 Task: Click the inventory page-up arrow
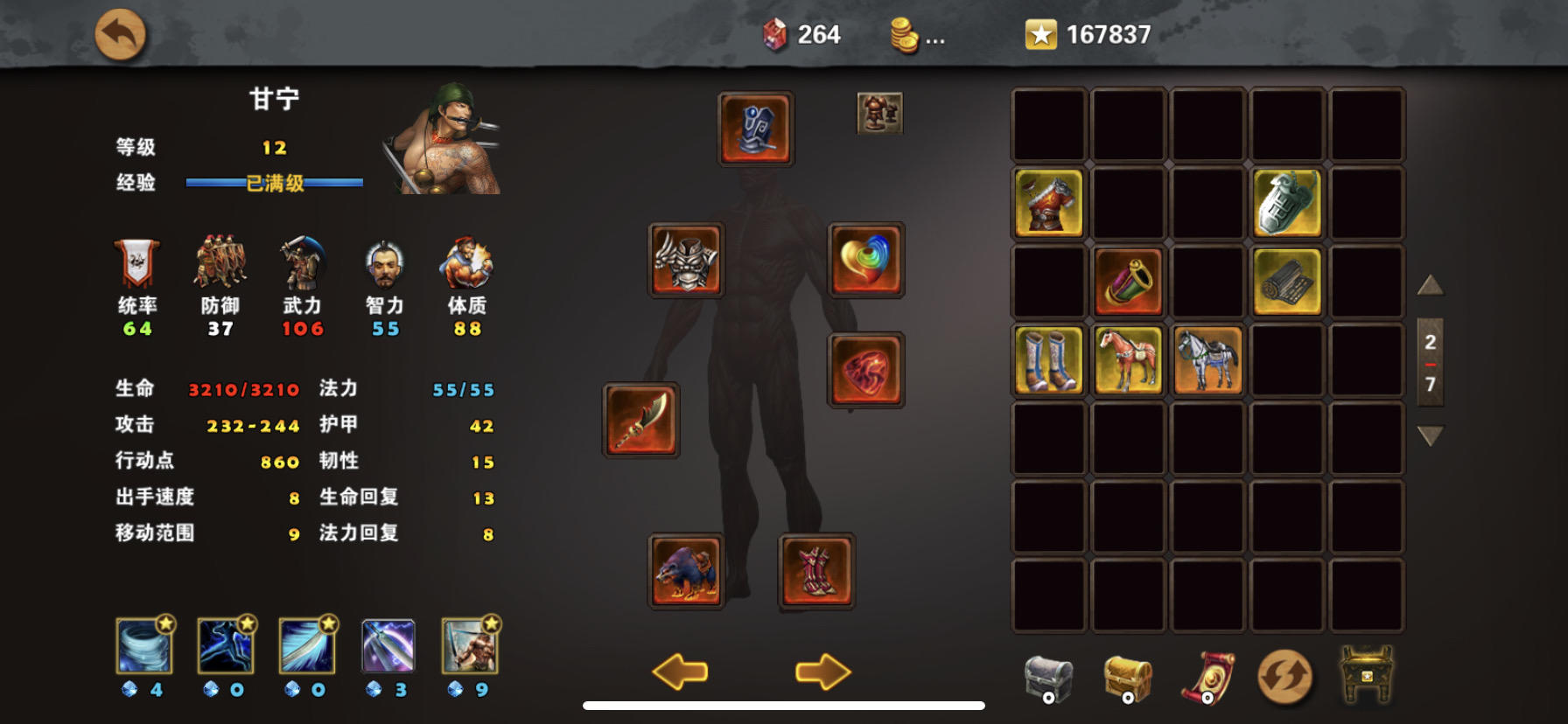(x=1430, y=285)
